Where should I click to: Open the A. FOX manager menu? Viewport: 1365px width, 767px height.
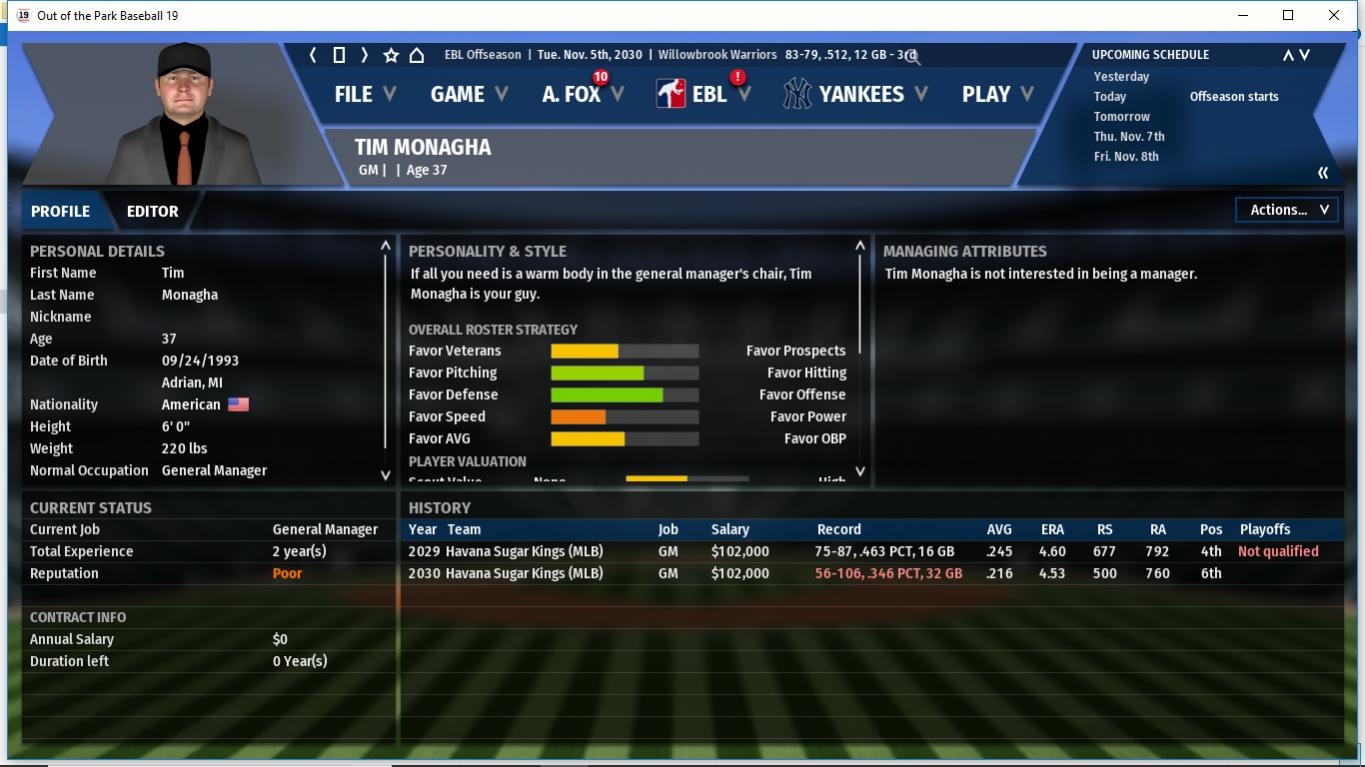(x=582, y=94)
